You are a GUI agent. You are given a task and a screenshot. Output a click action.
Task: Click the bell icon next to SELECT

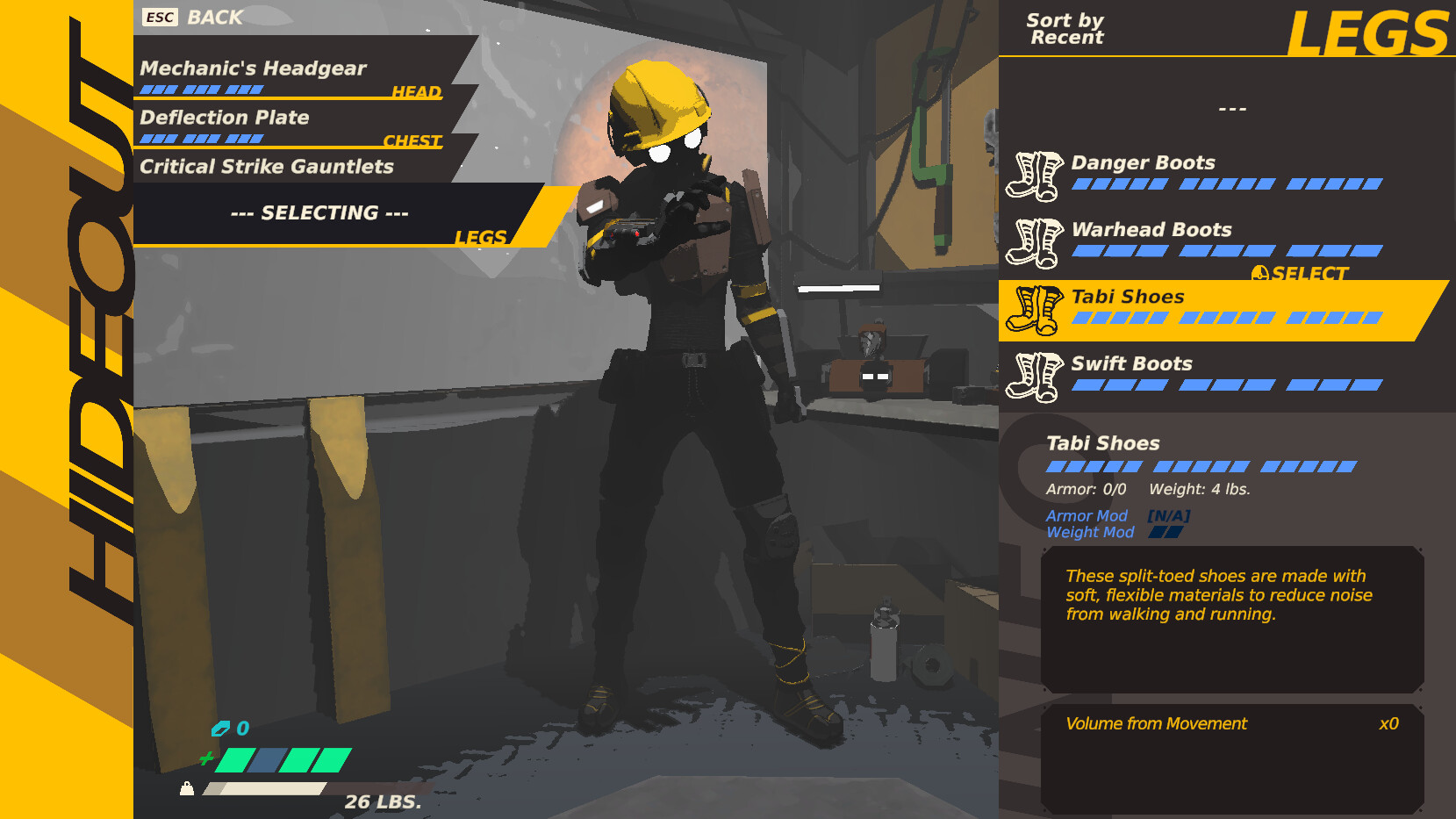point(1261,273)
